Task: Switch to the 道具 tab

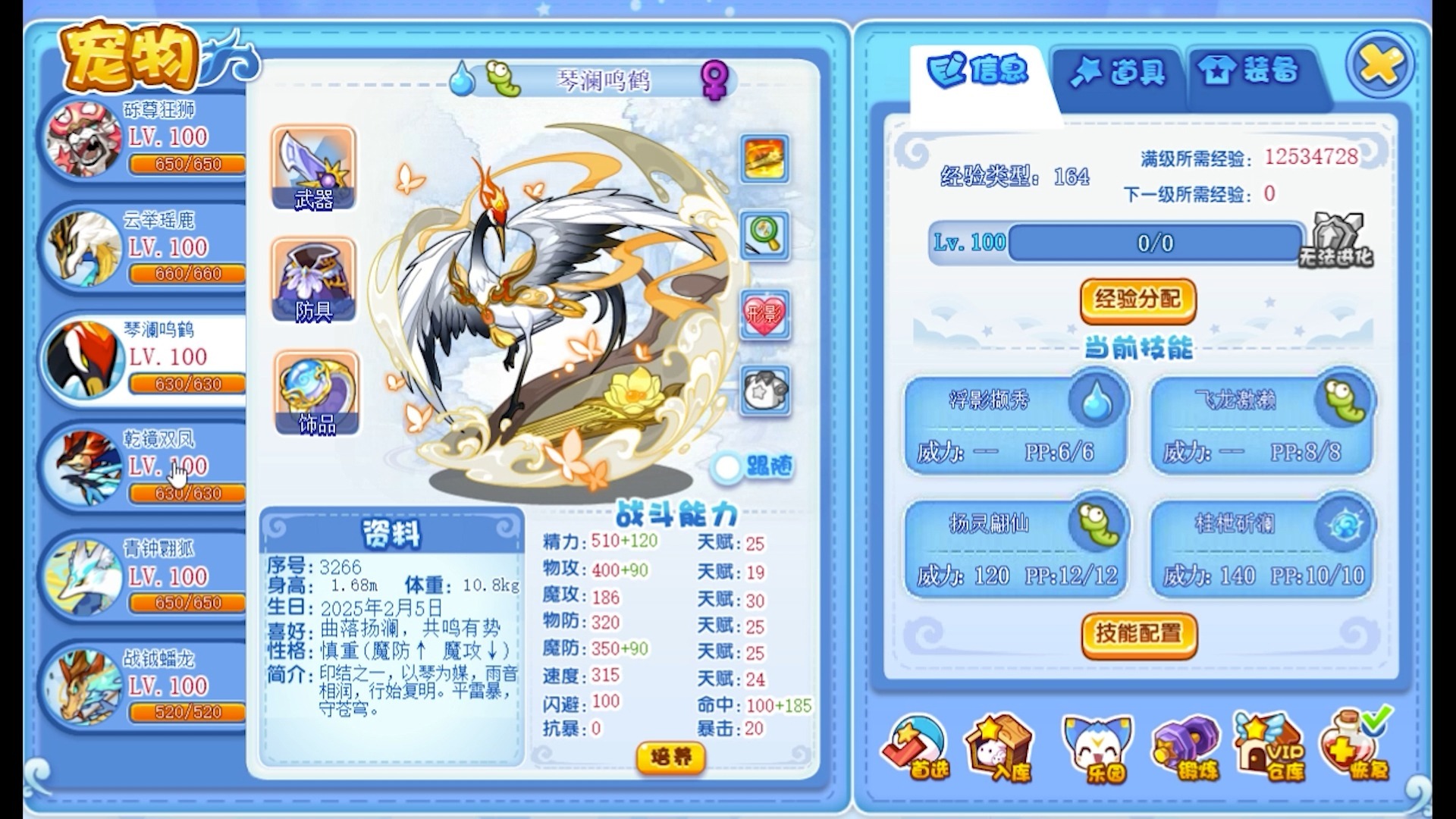Action: [1113, 72]
